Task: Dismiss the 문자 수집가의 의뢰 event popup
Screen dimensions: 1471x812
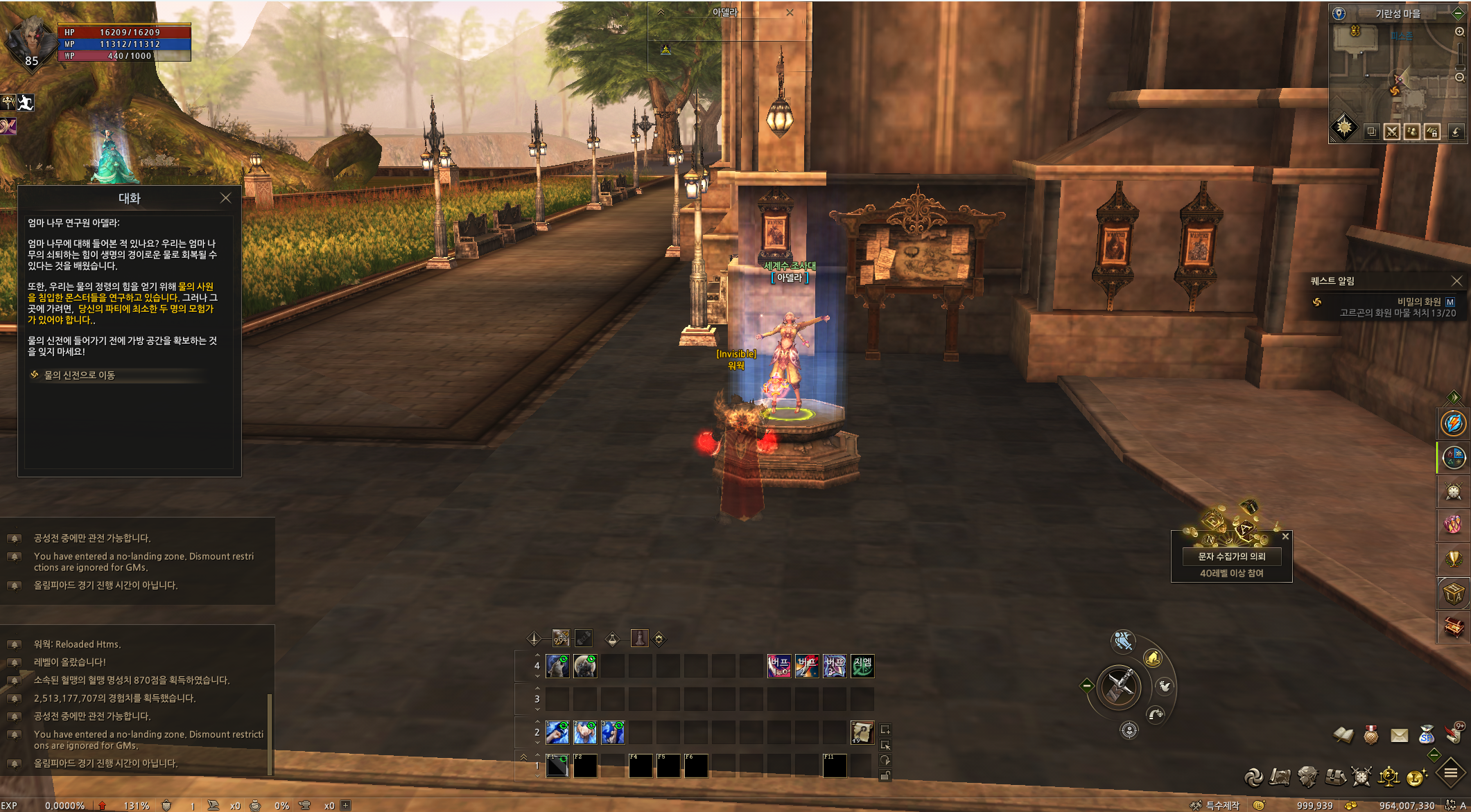Action: pos(1285,536)
